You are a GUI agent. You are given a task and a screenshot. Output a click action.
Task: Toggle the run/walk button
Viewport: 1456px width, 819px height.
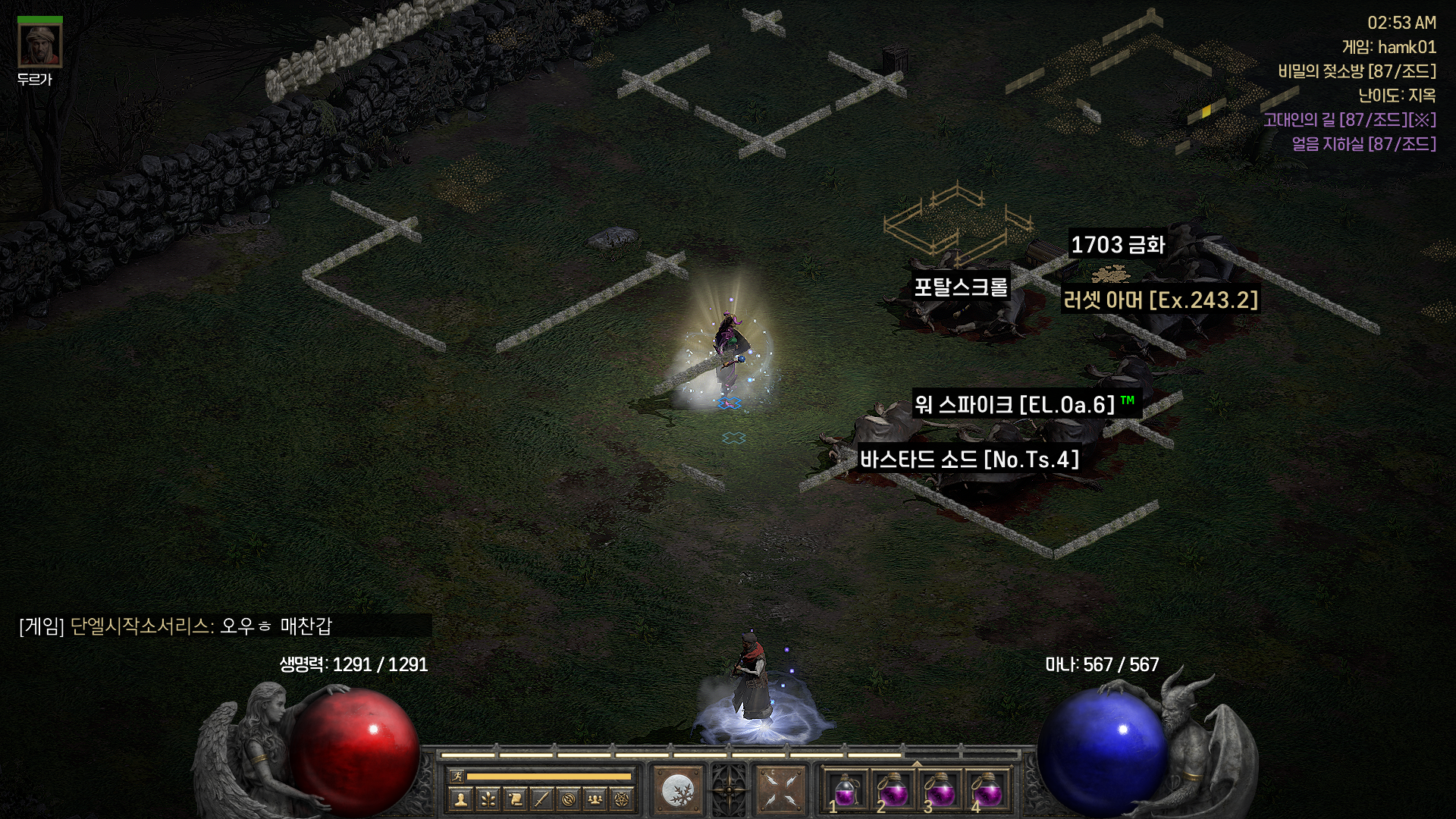pos(457,776)
